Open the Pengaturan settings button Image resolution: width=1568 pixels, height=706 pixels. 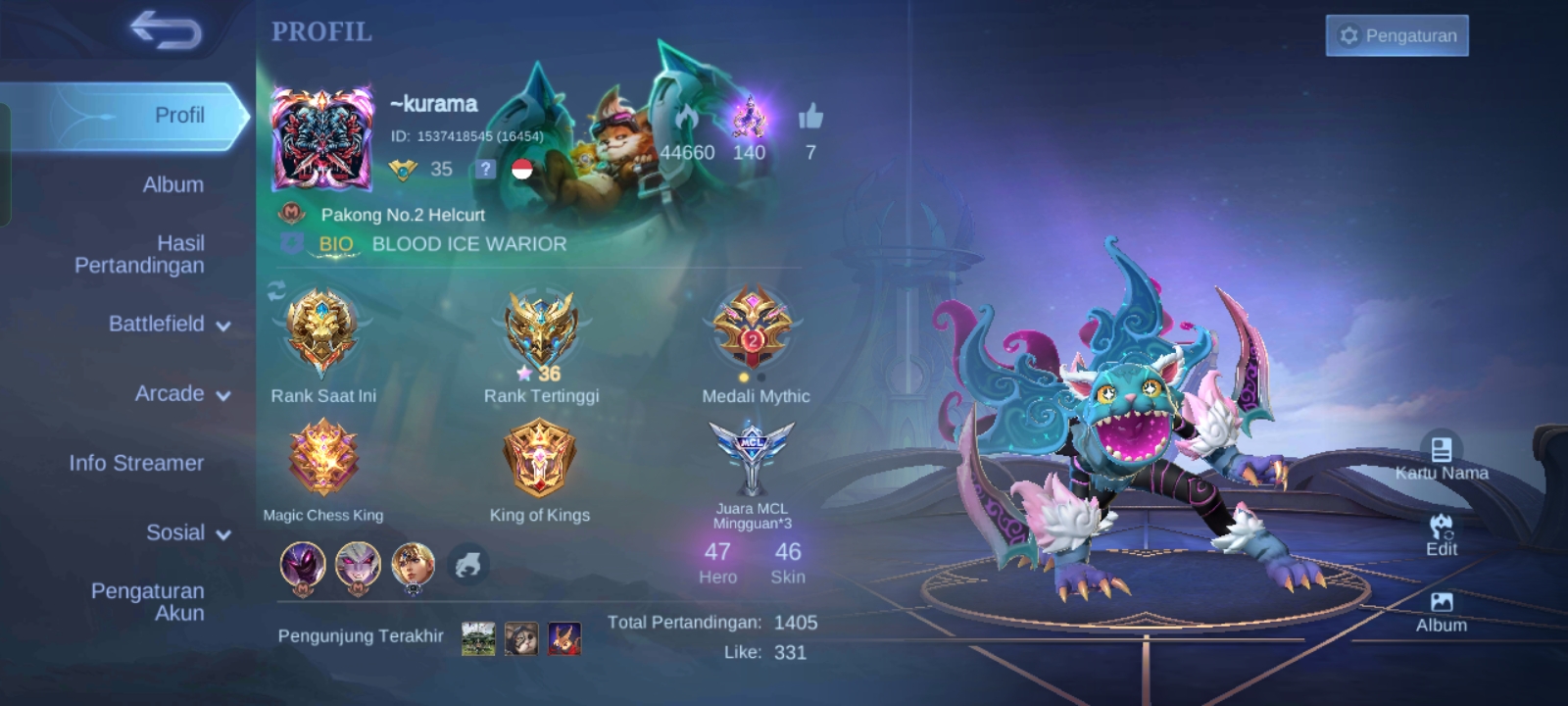1396,35
